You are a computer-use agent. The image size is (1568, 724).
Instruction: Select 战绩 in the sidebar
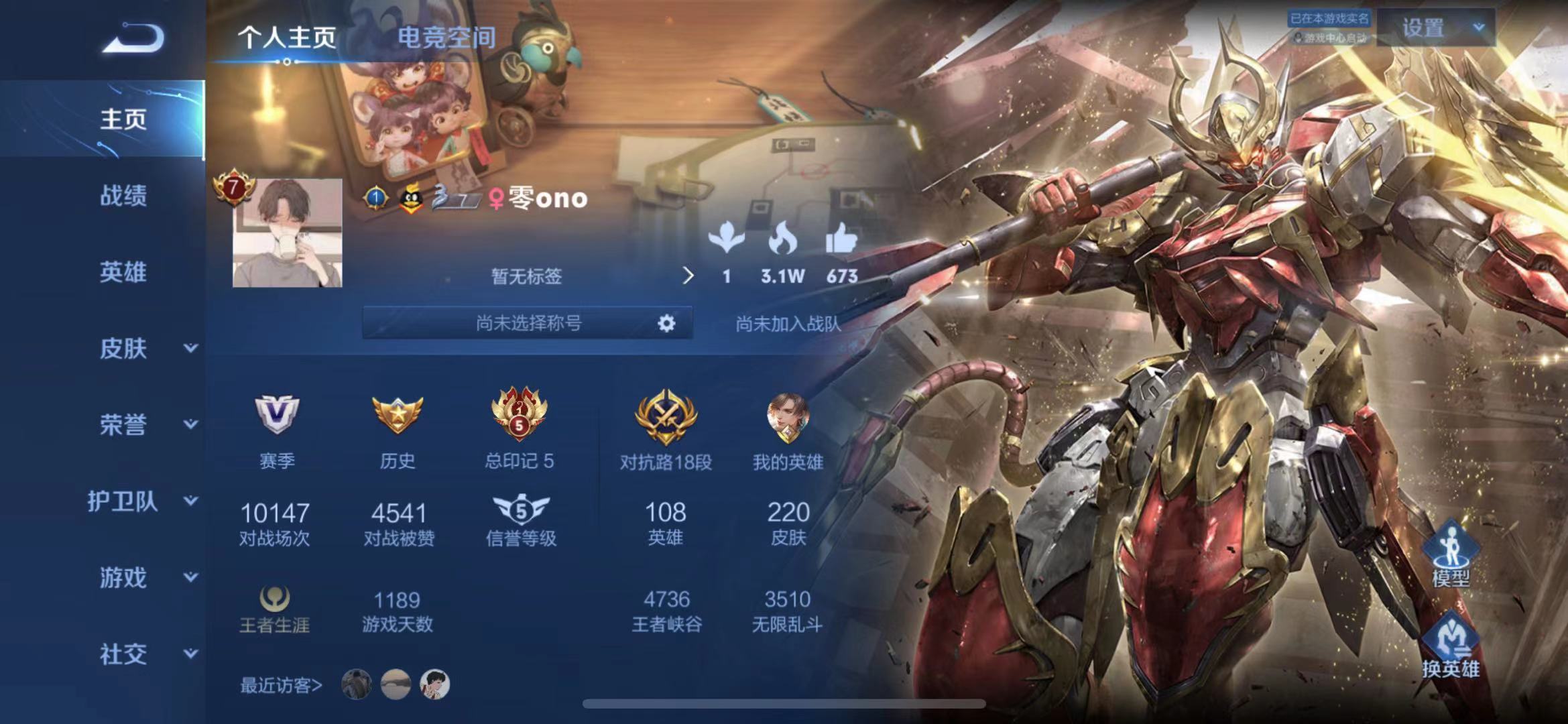(x=123, y=196)
